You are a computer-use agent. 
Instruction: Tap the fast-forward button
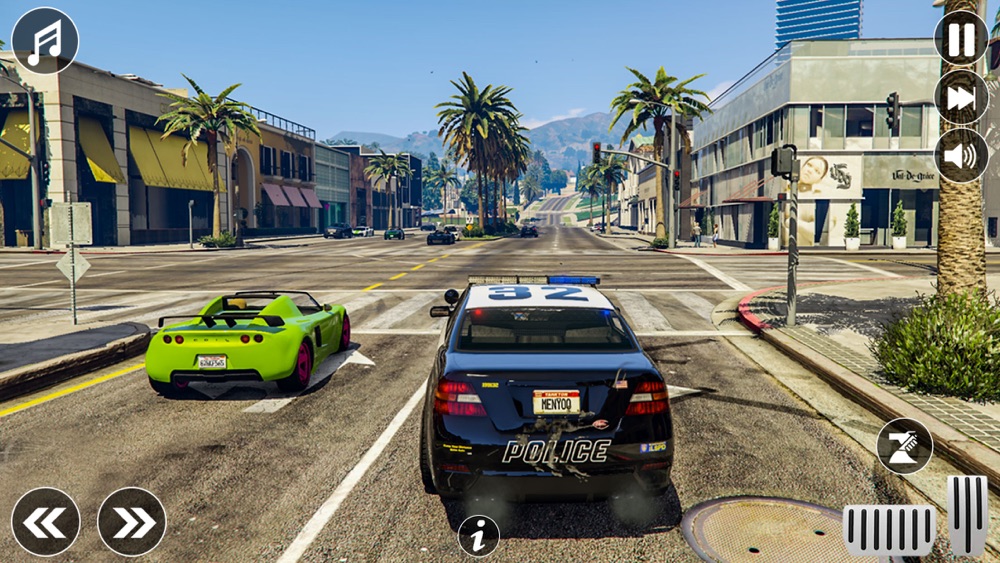[x=961, y=97]
